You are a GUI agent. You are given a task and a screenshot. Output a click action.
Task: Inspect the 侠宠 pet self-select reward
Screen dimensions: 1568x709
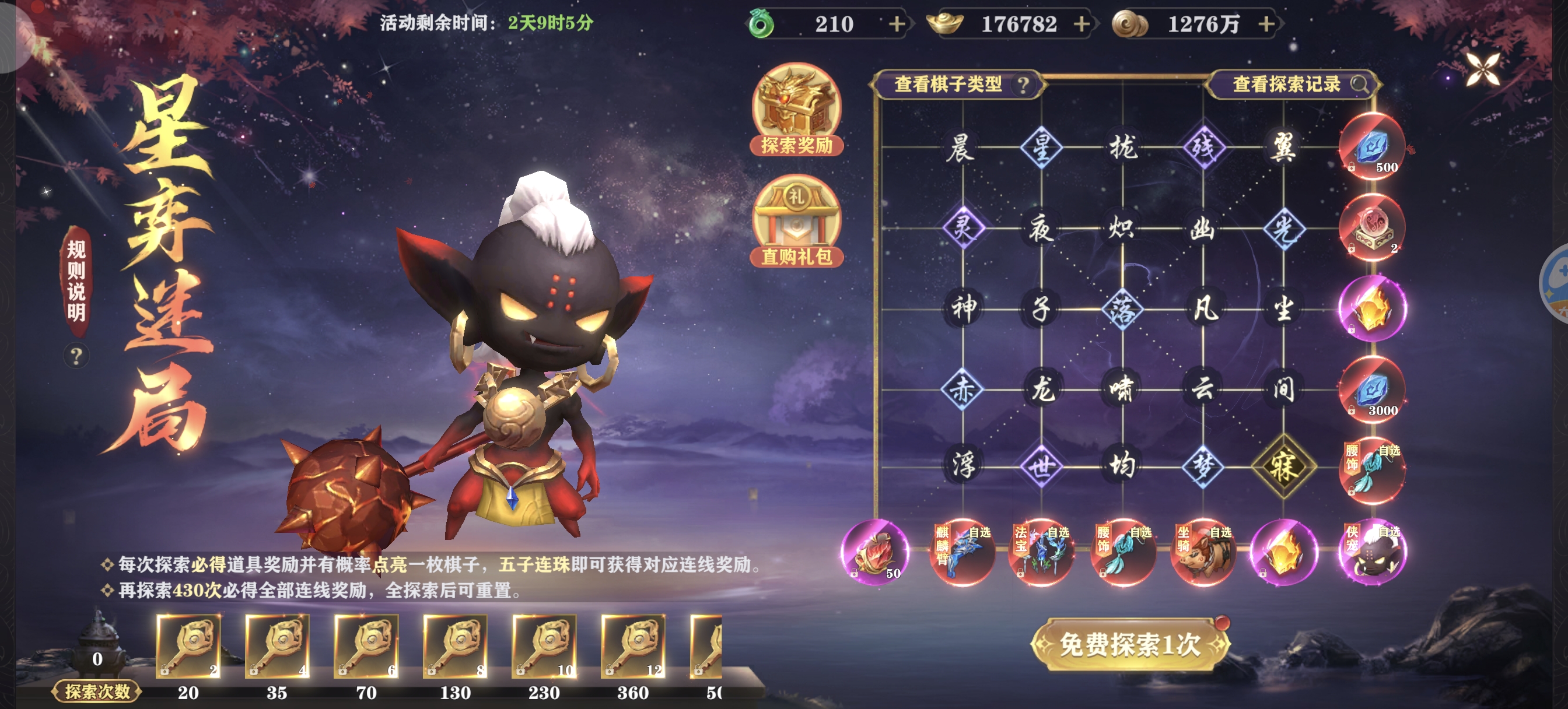tap(1372, 552)
